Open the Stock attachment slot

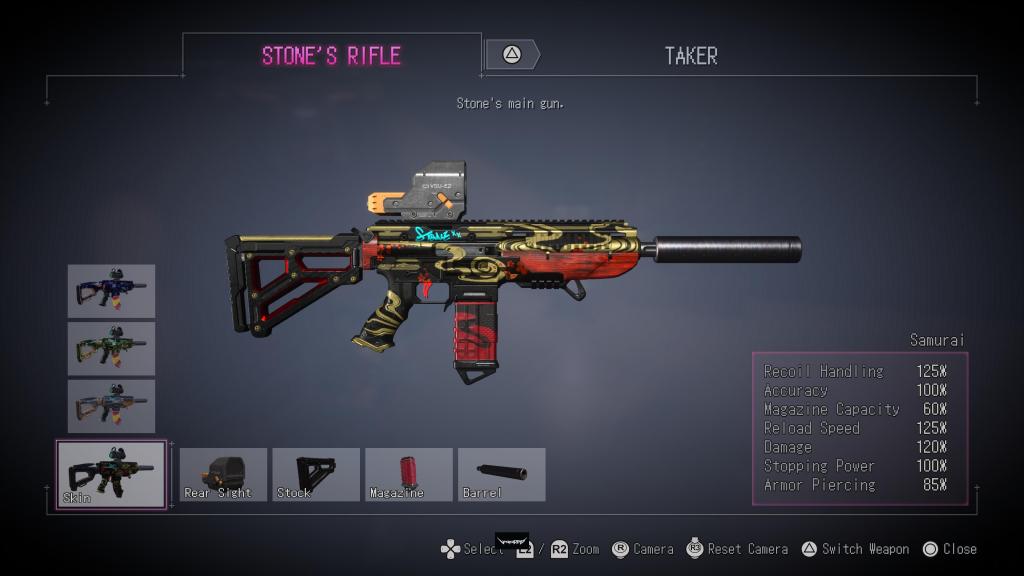316,474
